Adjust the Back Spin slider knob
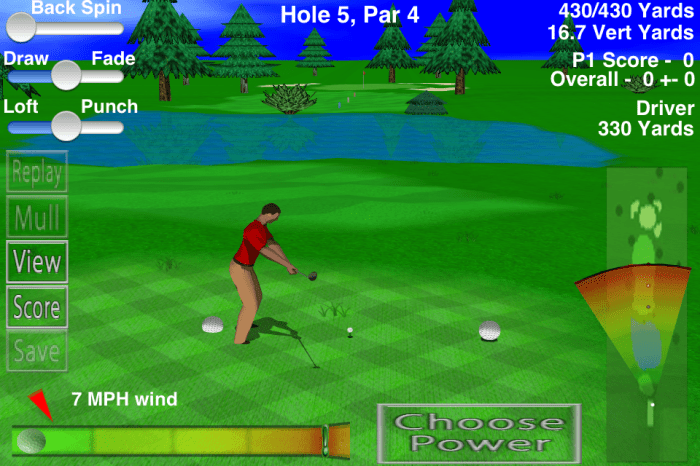The height and width of the screenshot is (466, 700). [x=20, y=26]
